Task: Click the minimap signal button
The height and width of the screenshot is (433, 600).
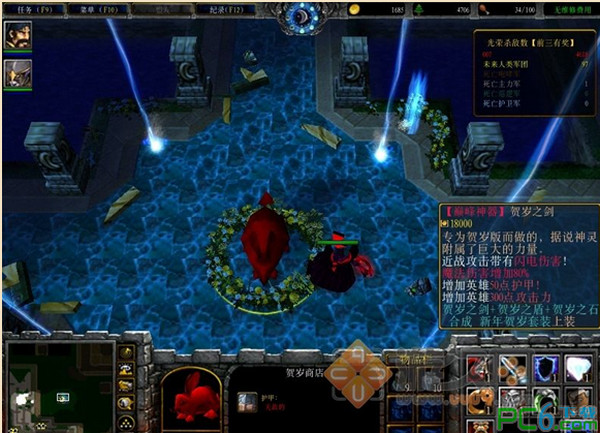Action: [128, 352]
